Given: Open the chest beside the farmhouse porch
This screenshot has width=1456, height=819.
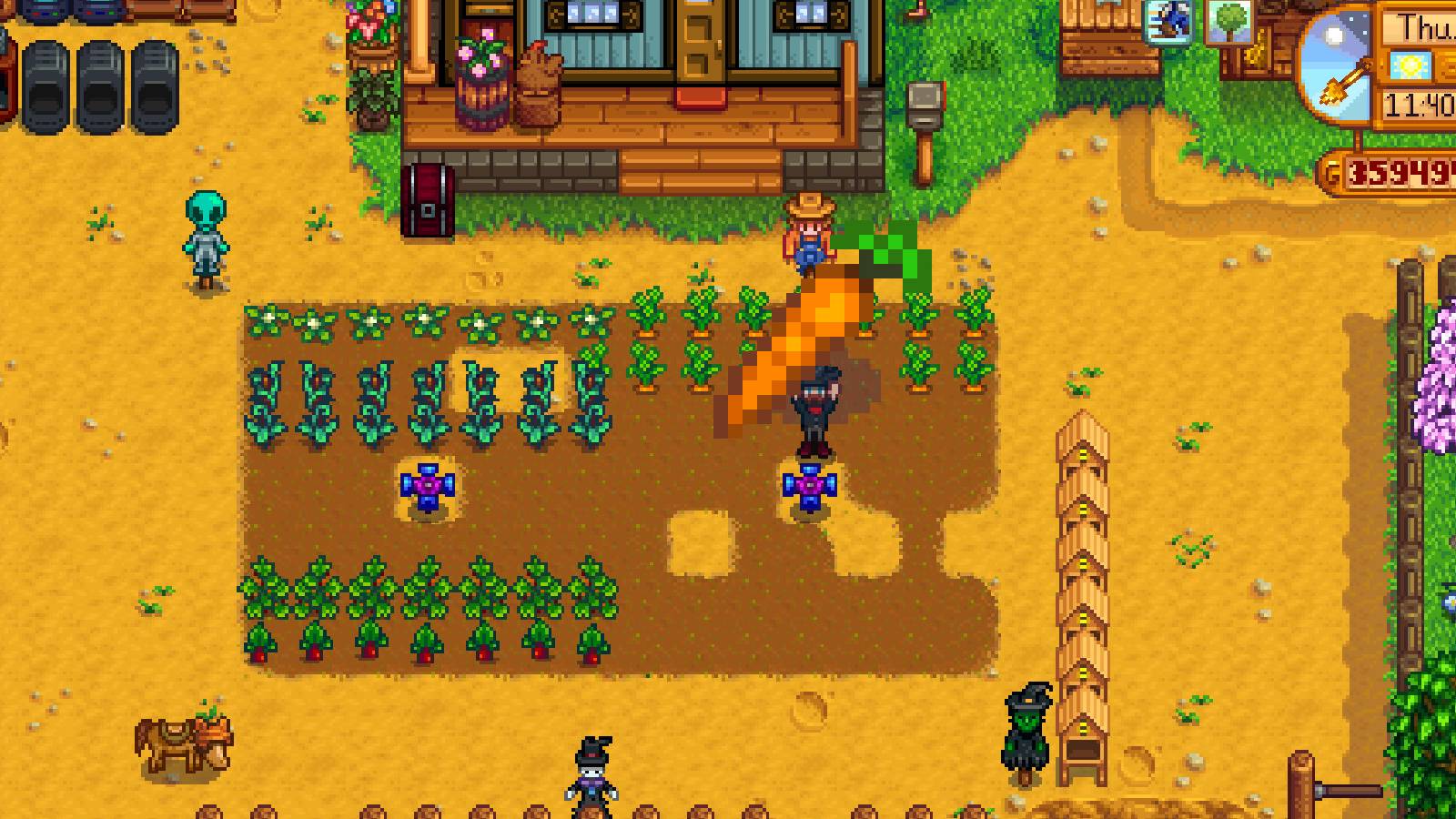Looking at the screenshot, I should pos(427,197).
